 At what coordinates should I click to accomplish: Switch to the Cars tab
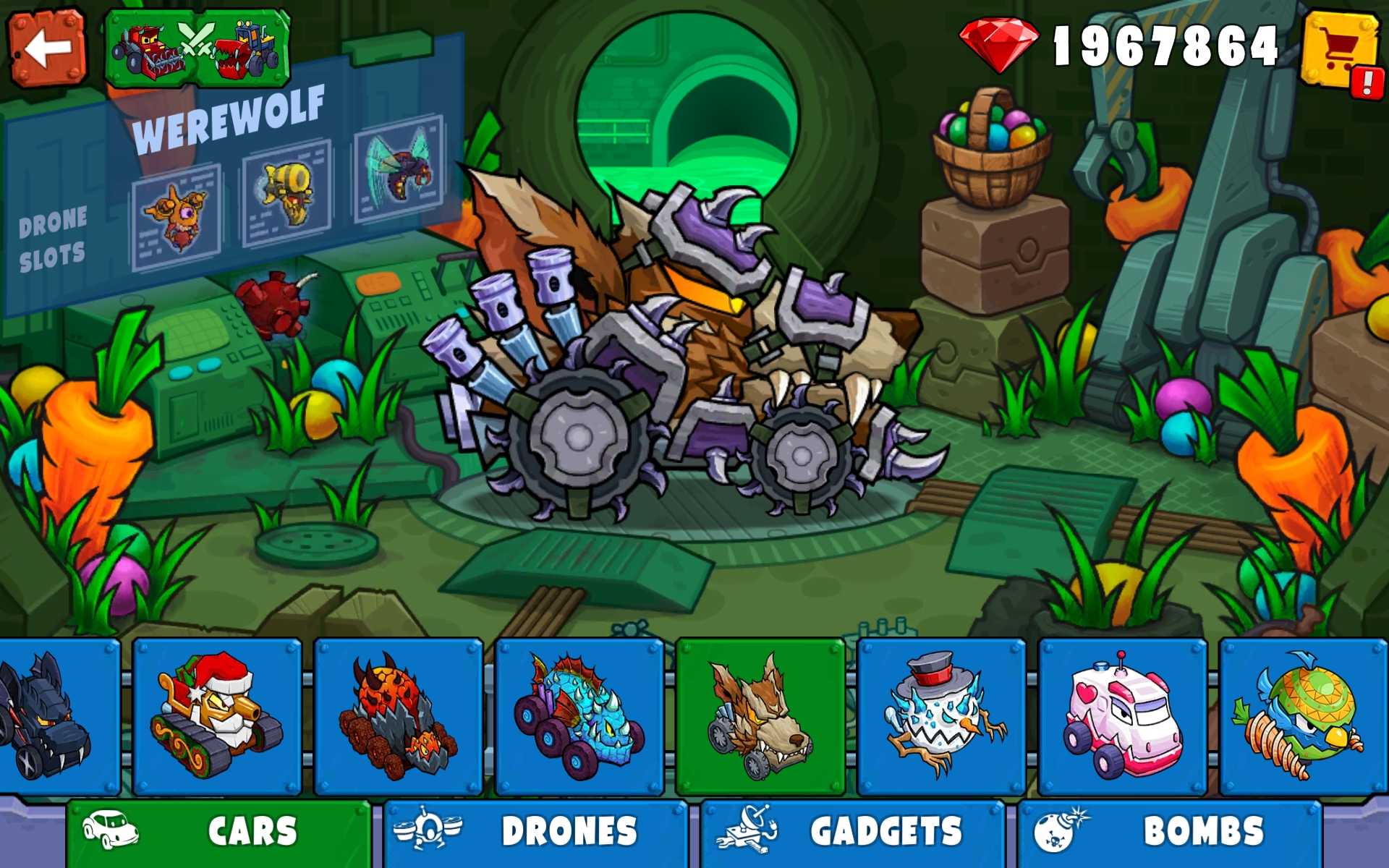tap(218, 832)
